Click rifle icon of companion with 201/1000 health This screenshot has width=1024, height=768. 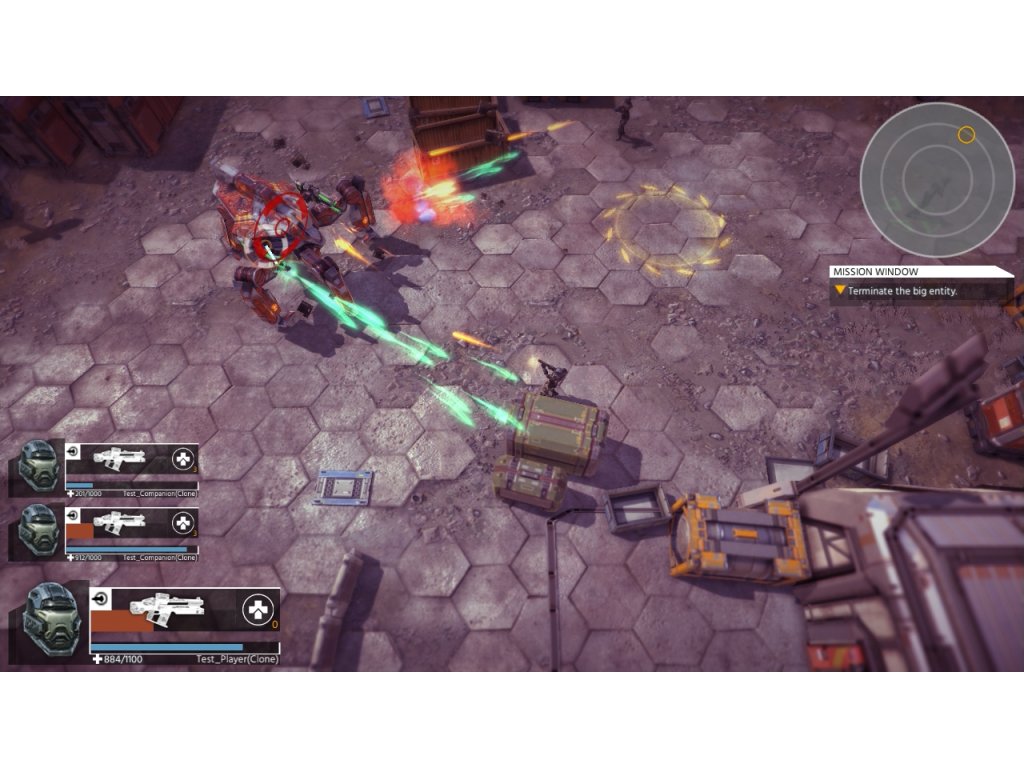[119, 459]
